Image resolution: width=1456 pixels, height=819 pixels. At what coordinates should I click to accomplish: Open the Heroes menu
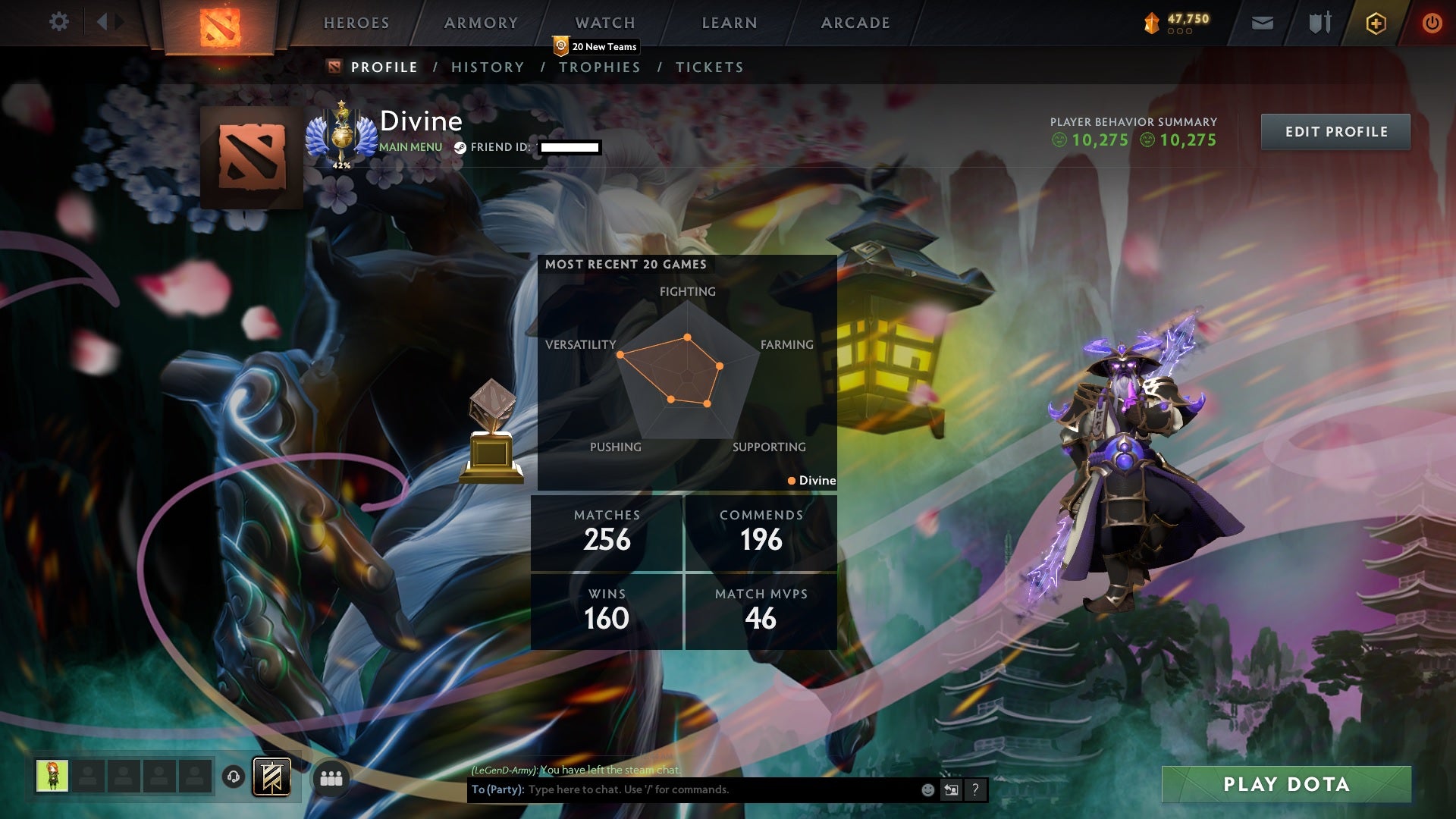pos(356,23)
